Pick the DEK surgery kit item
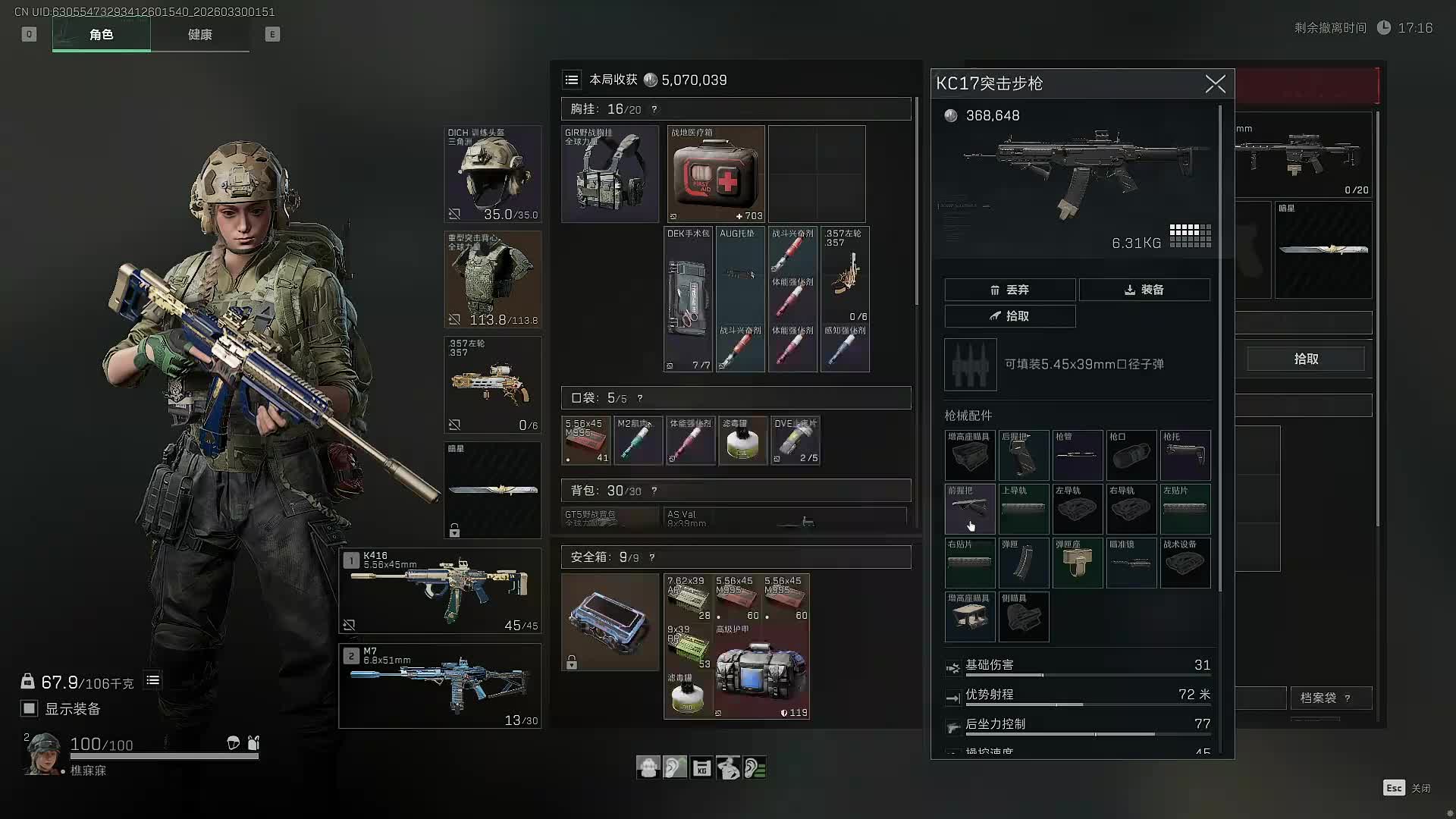Screen dimensions: 1456x819 click(x=688, y=299)
